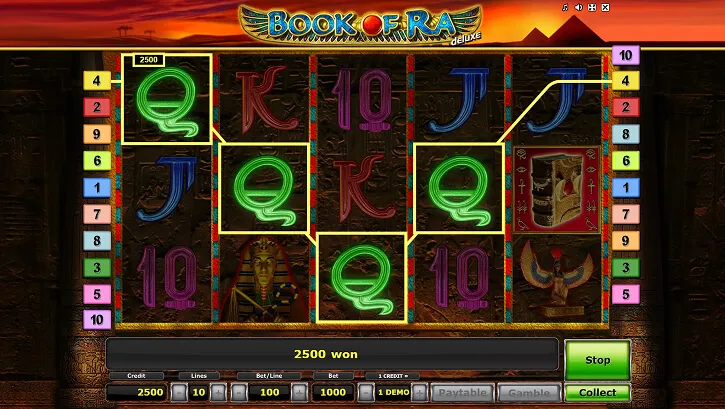This screenshot has height=409, width=725.
Task: Close the game with the X icon
Action: [x=606, y=9]
